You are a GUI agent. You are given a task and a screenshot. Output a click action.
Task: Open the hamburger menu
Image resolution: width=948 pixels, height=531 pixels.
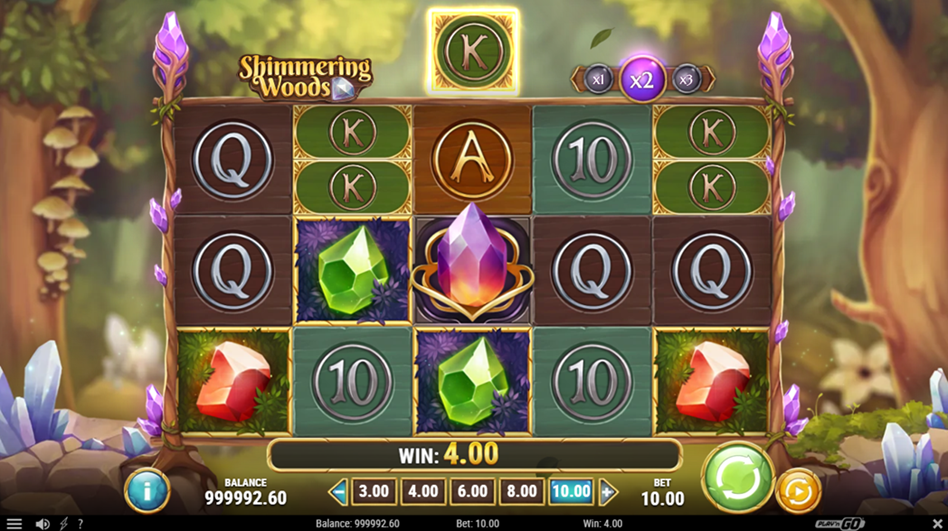(x=14, y=523)
